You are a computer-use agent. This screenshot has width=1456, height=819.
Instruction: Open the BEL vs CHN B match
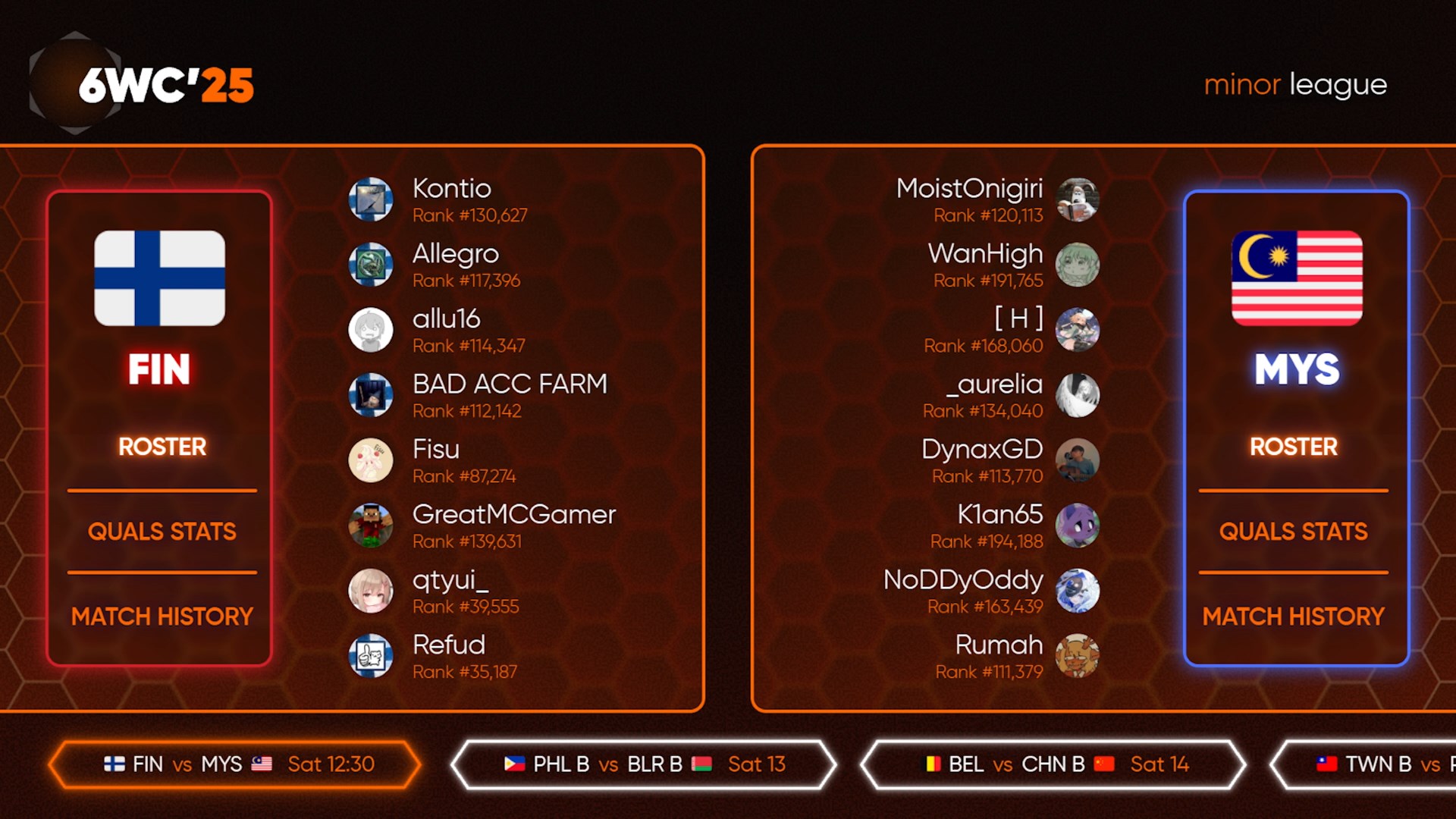click(x=1053, y=764)
